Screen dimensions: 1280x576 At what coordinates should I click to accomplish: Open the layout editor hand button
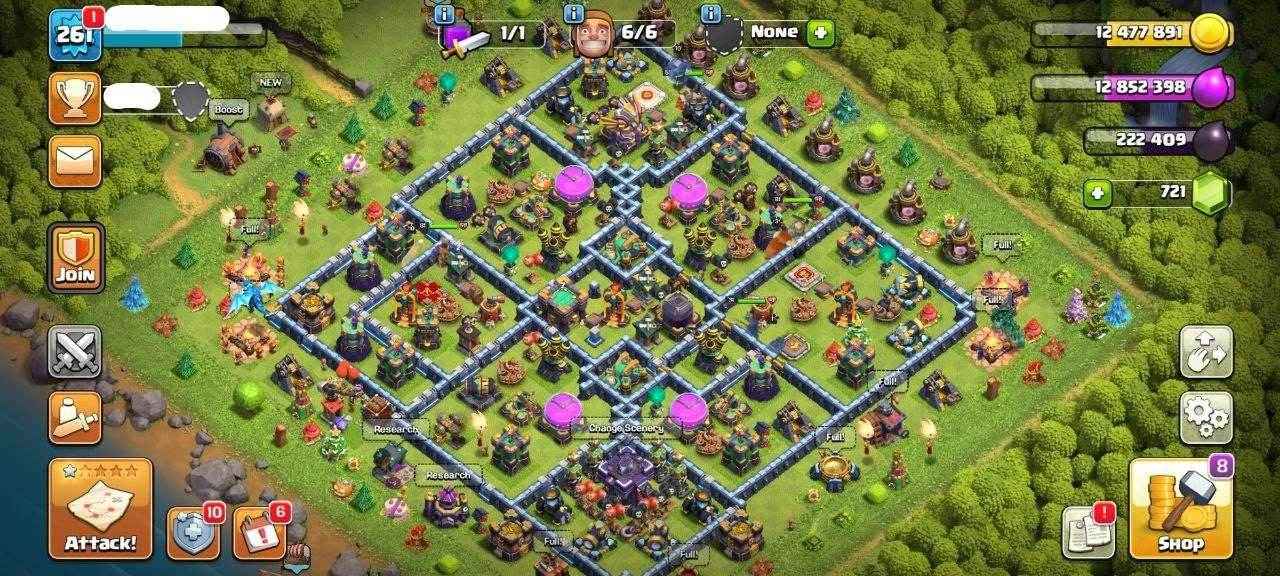1205,351
